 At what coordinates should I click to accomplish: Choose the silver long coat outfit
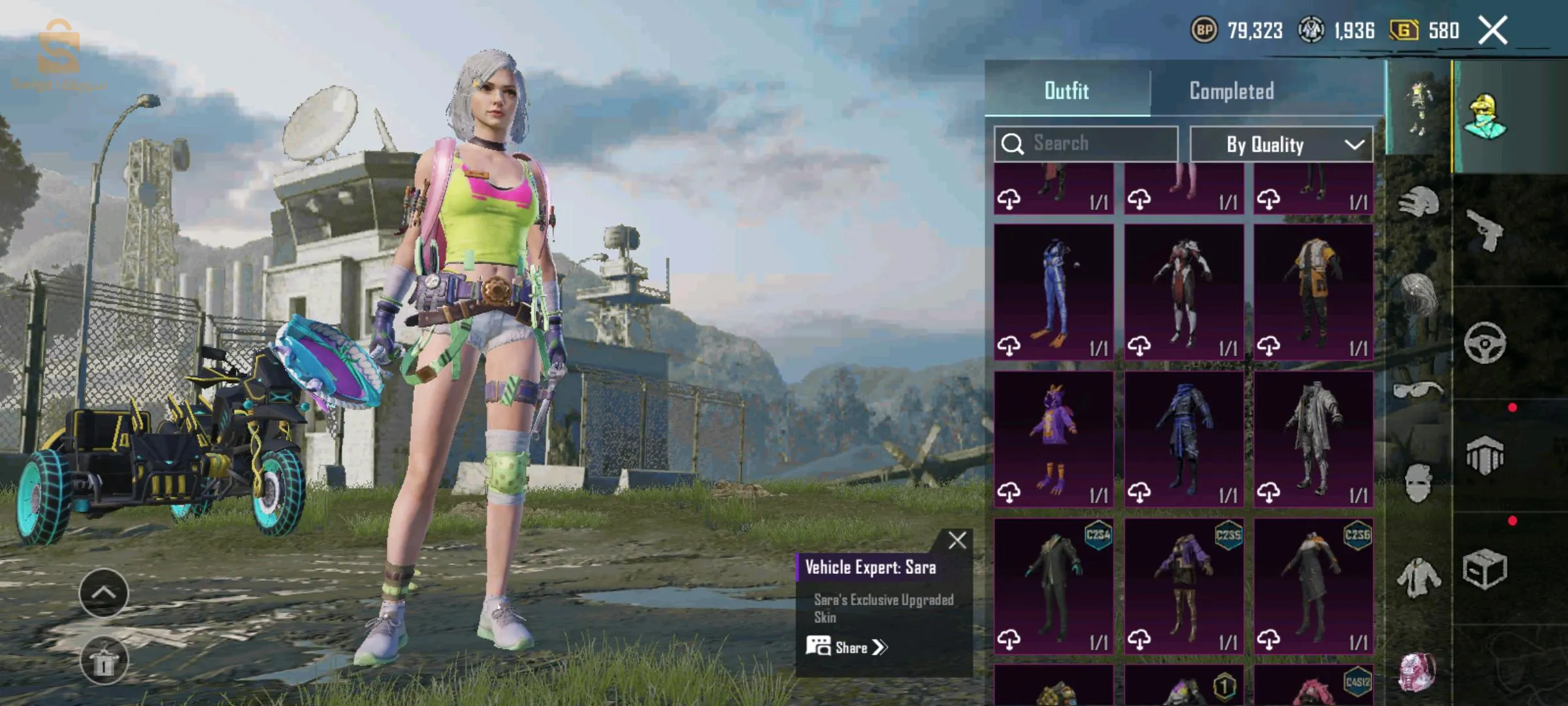1313,439
